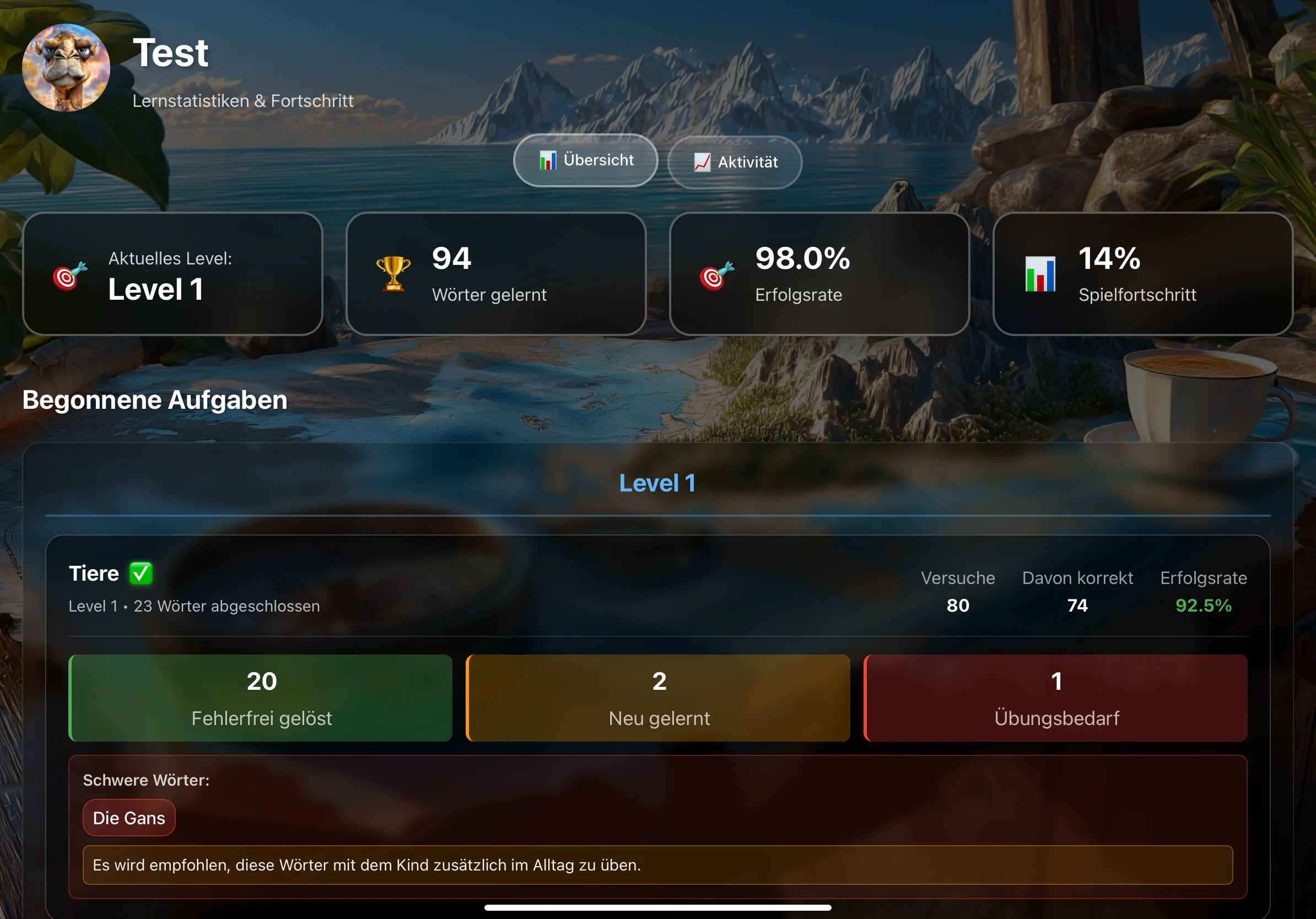Image resolution: width=1316 pixels, height=919 pixels.
Task: Open the Aktivität tab
Action: click(734, 163)
